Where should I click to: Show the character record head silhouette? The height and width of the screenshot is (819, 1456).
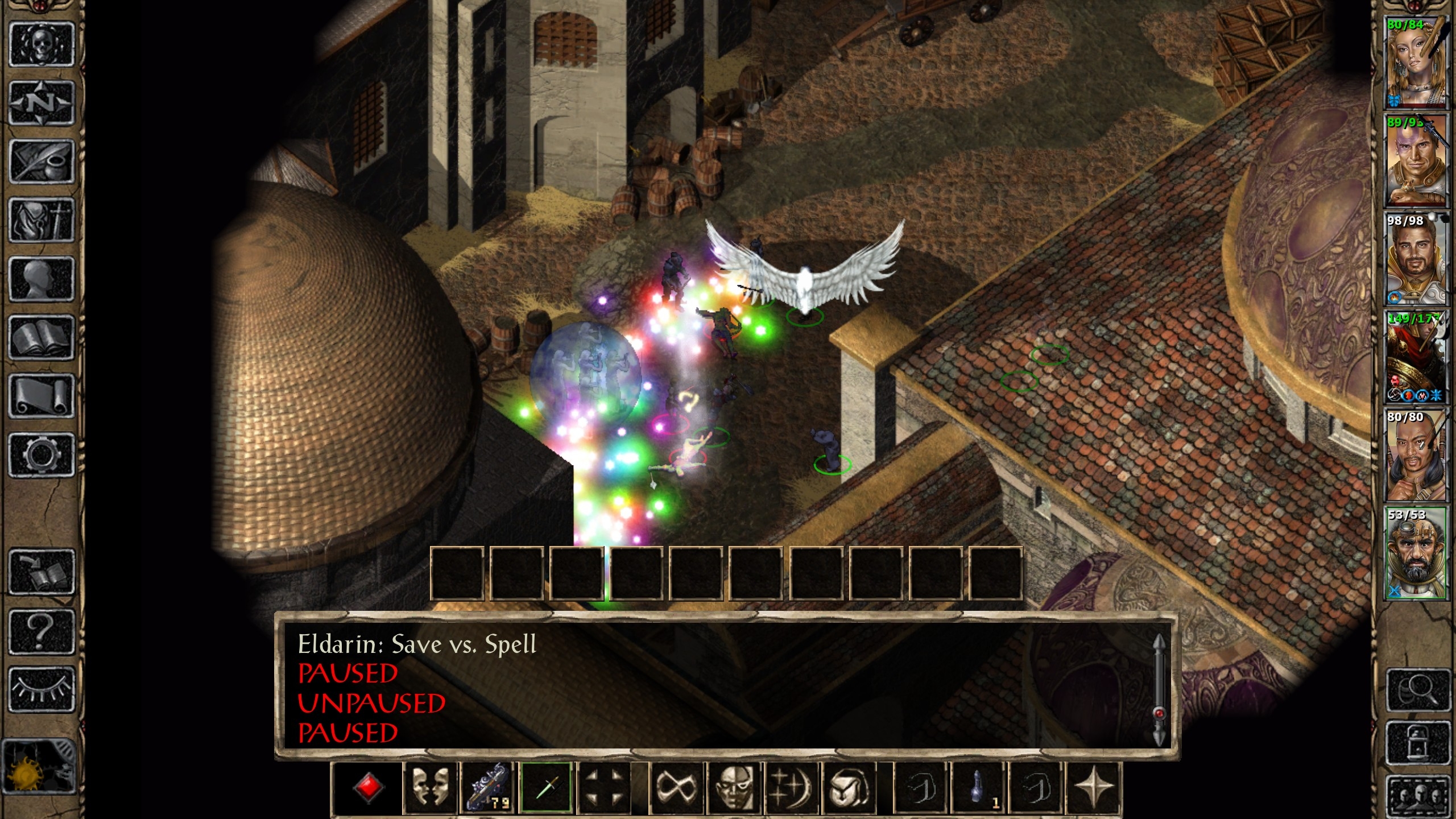pos(42,279)
